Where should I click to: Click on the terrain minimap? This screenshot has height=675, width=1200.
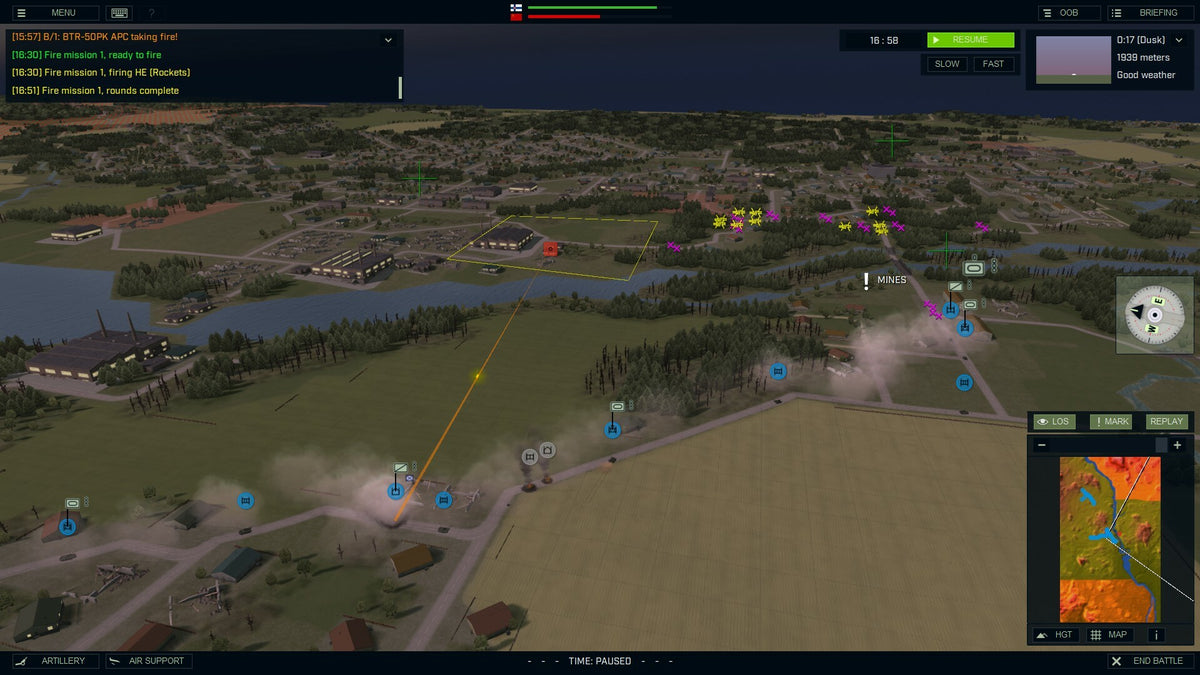[x=1110, y=540]
